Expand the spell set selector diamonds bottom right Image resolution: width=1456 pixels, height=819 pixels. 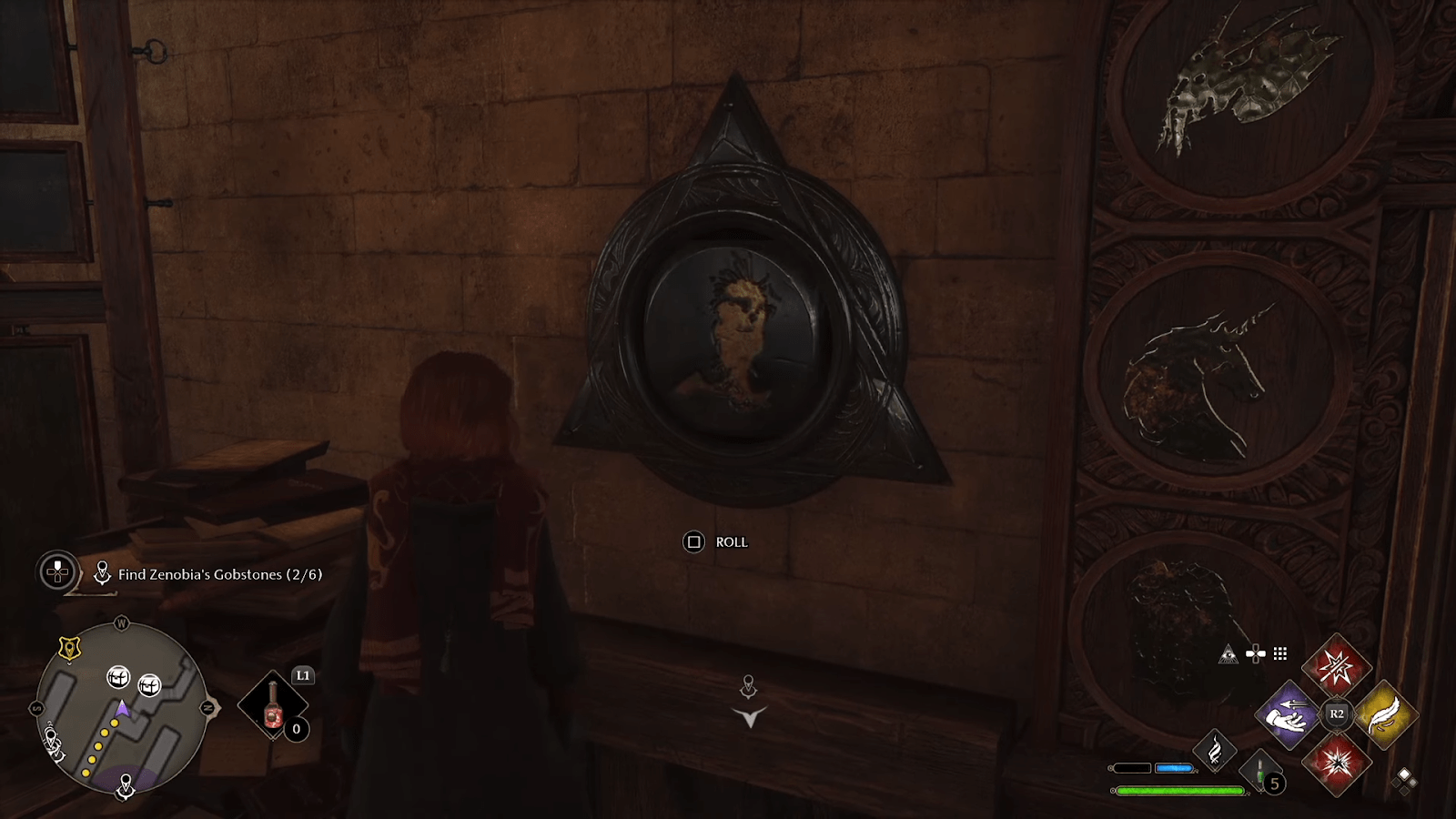(1406, 779)
